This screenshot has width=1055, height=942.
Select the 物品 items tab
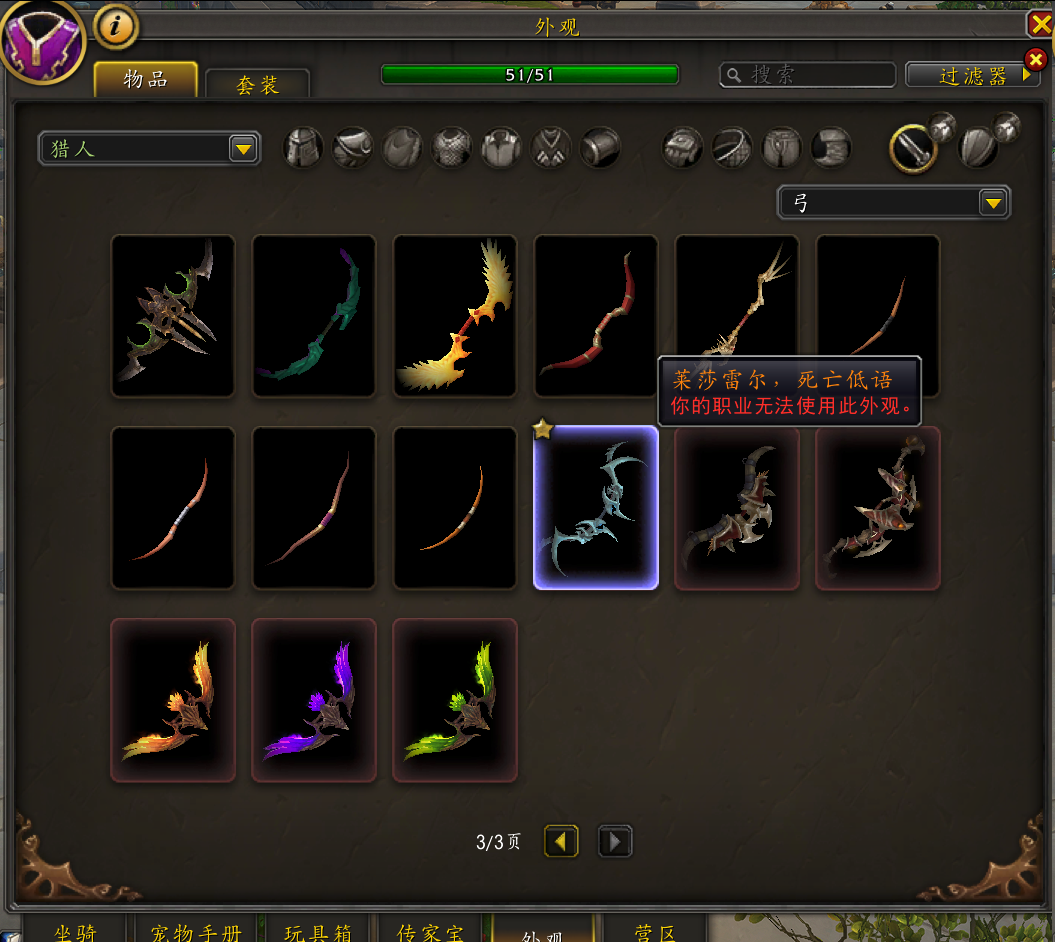click(145, 80)
